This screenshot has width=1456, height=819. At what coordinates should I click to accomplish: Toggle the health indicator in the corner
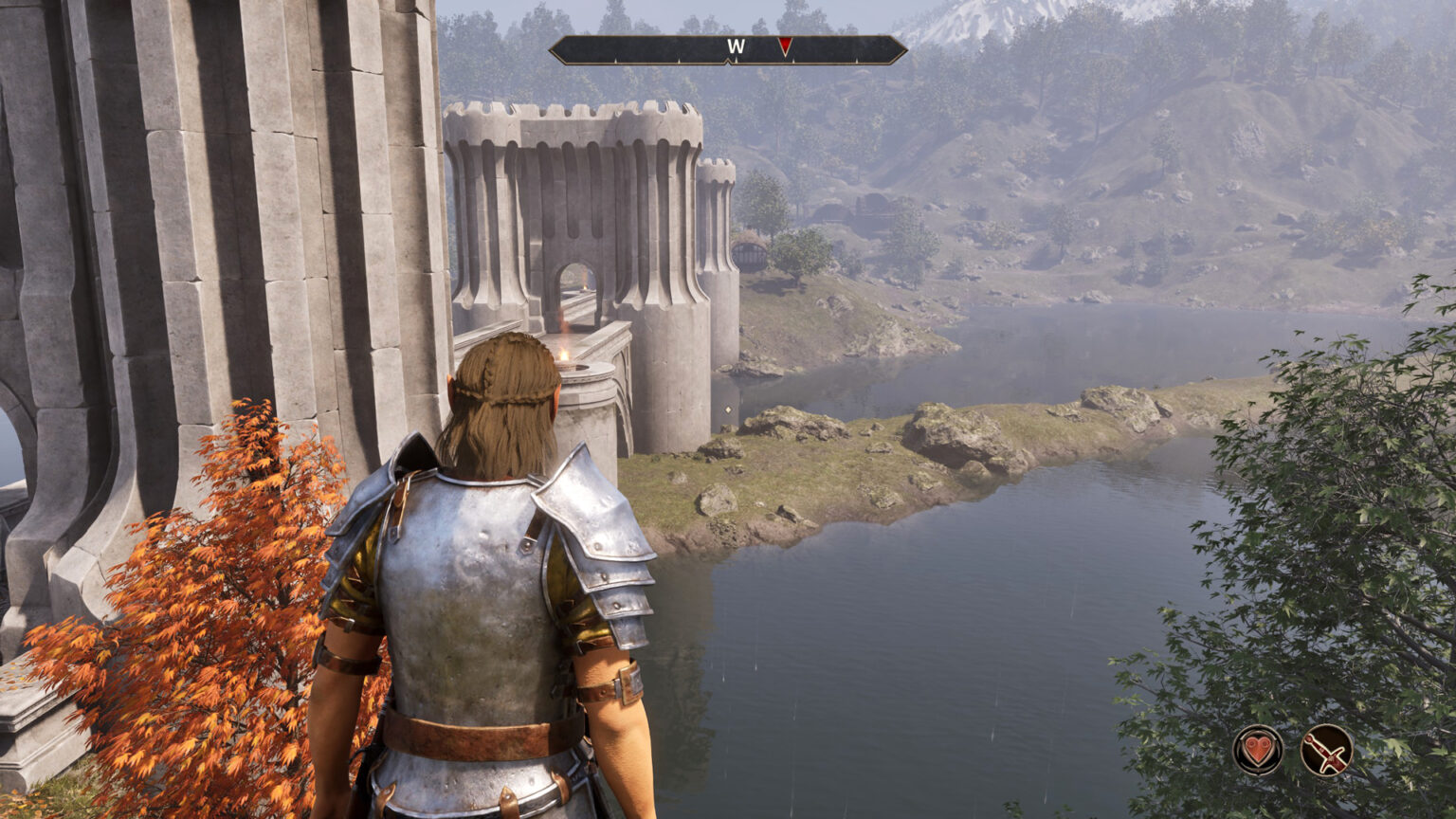1256,749
